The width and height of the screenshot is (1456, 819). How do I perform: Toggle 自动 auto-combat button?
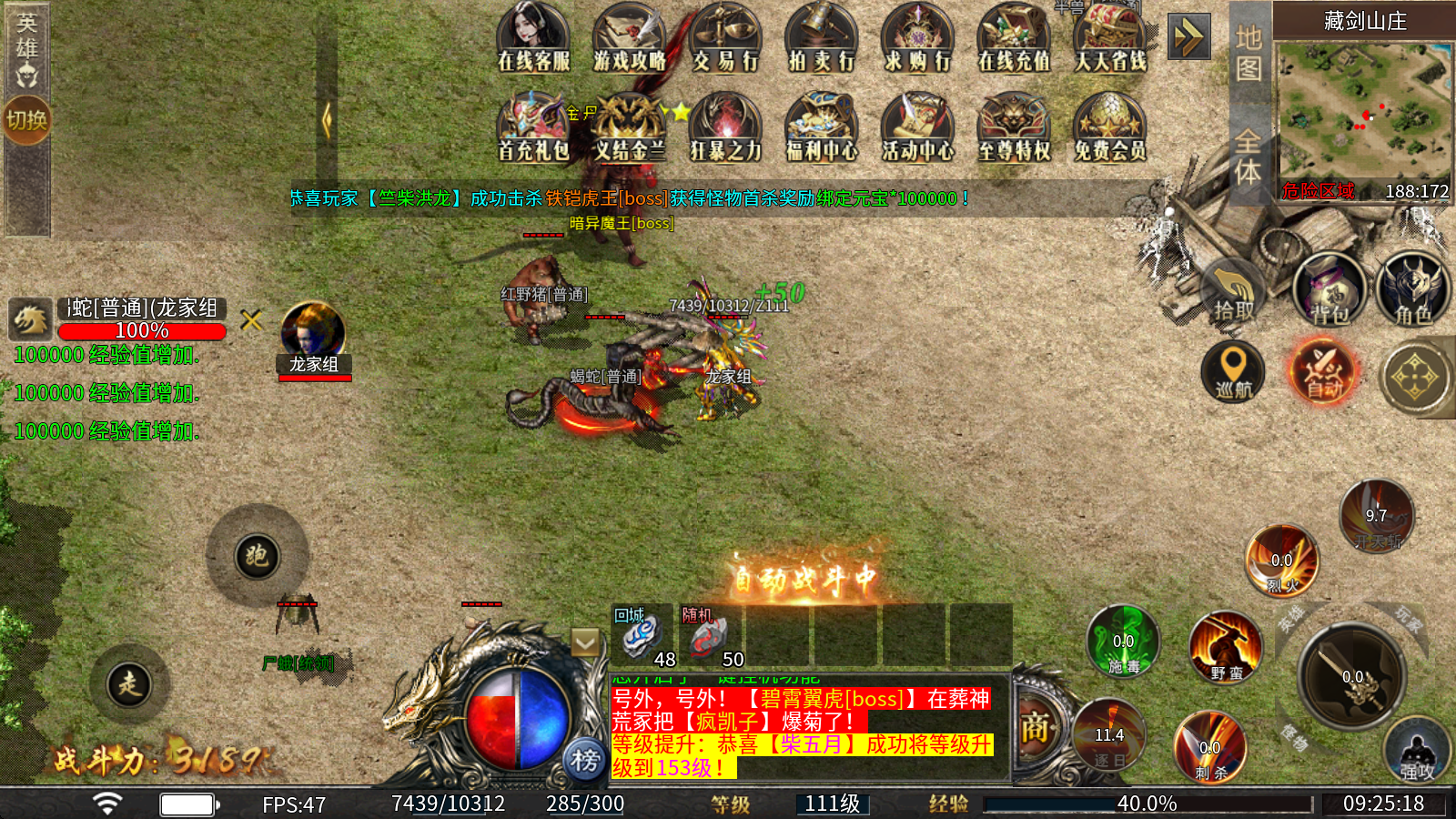[x=1324, y=371]
